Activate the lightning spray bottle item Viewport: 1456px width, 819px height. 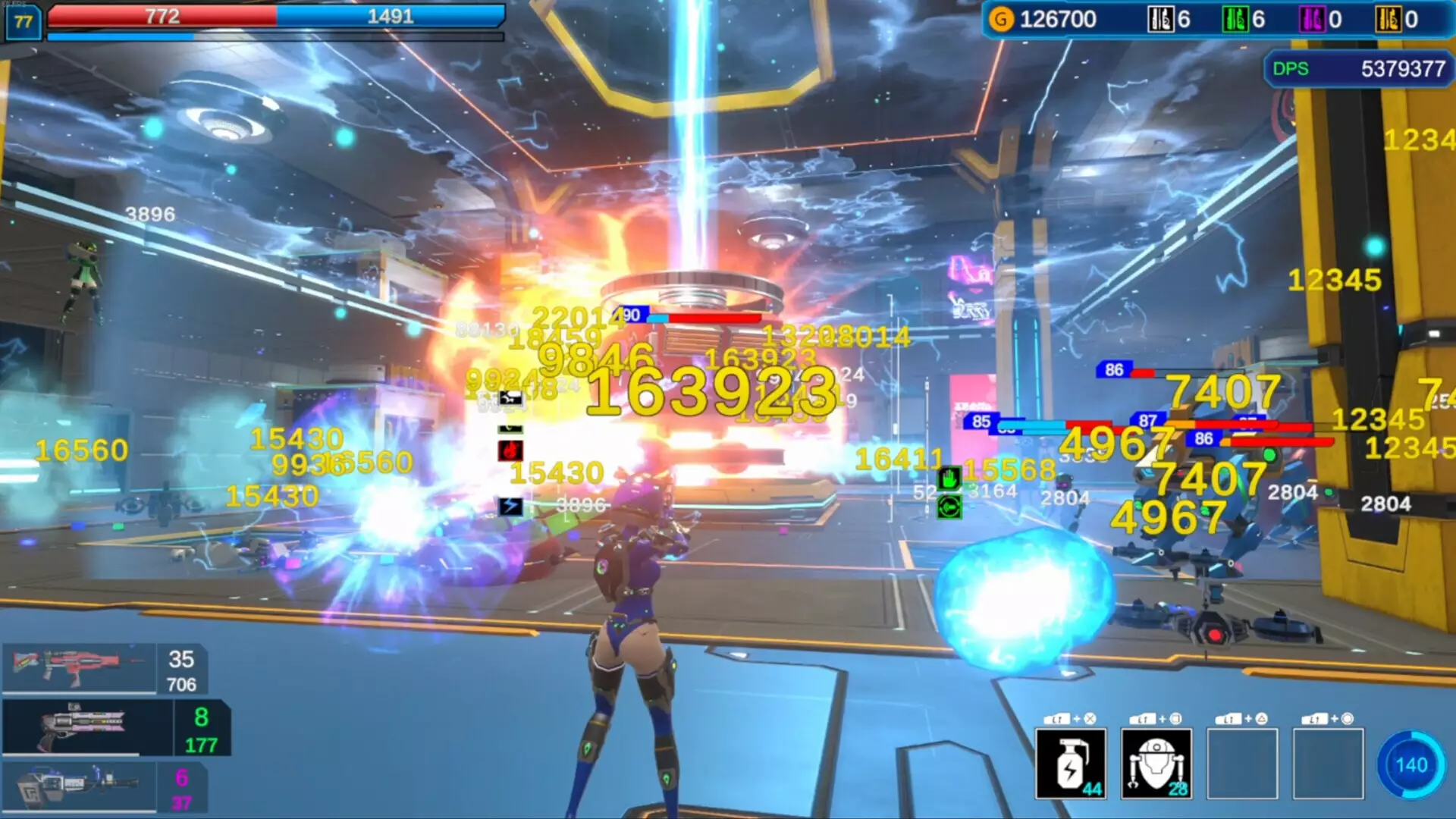1070,764
